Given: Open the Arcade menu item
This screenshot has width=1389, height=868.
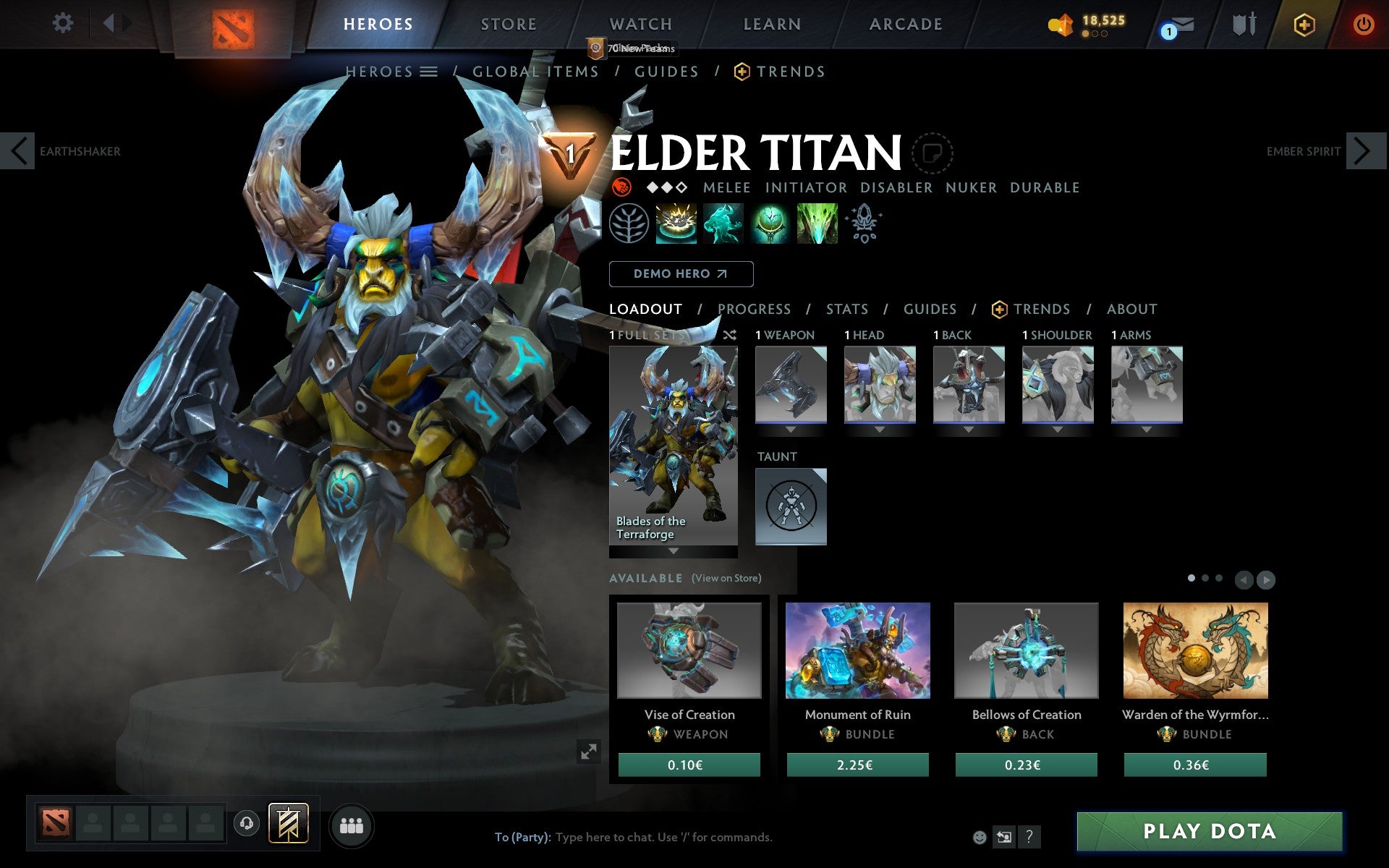Looking at the screenshot, I should pos(905,24).
